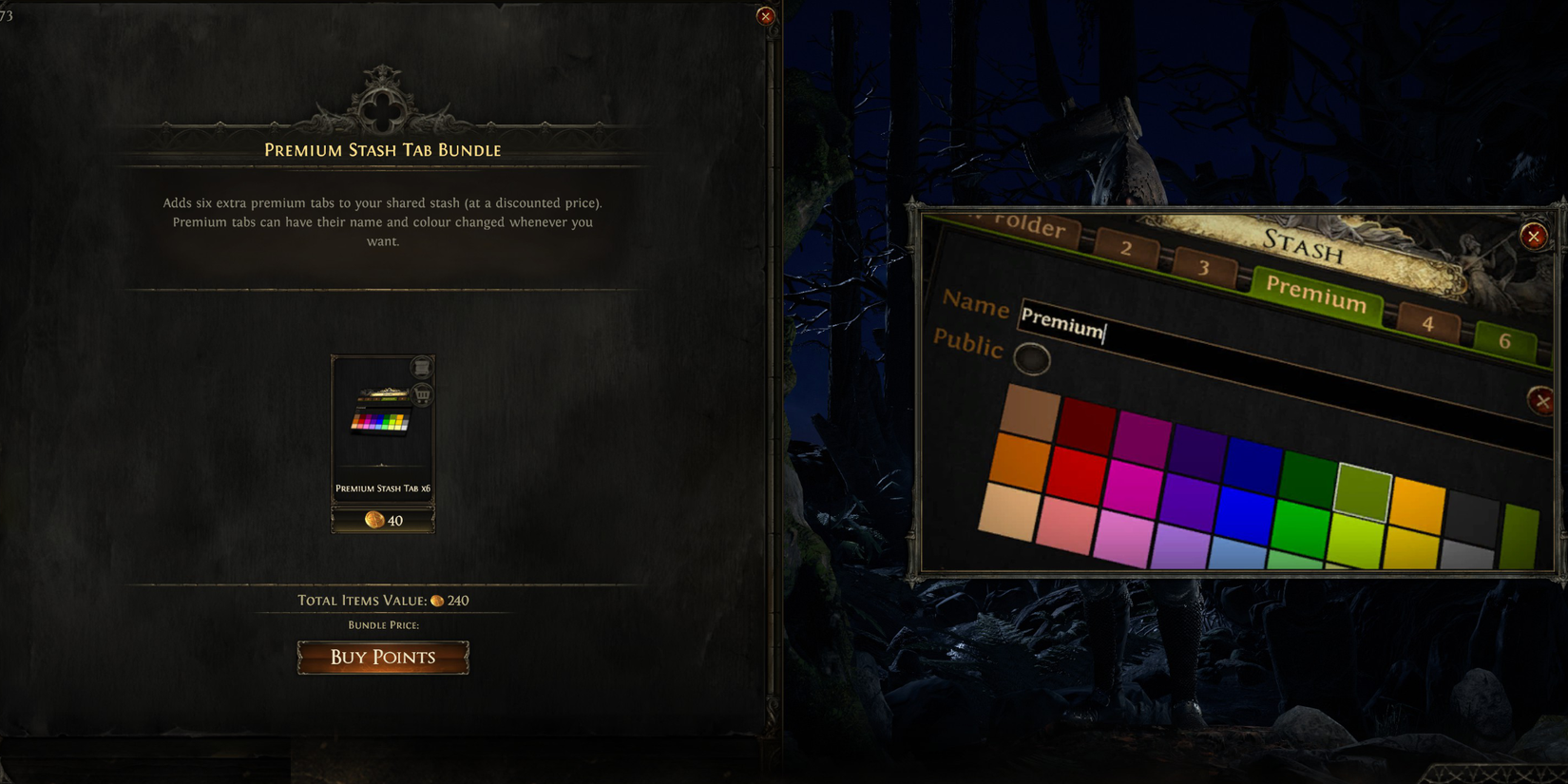Select the Premium stash tab
This screenshot has width=1568, height=784.
[x=1316, y=296]
